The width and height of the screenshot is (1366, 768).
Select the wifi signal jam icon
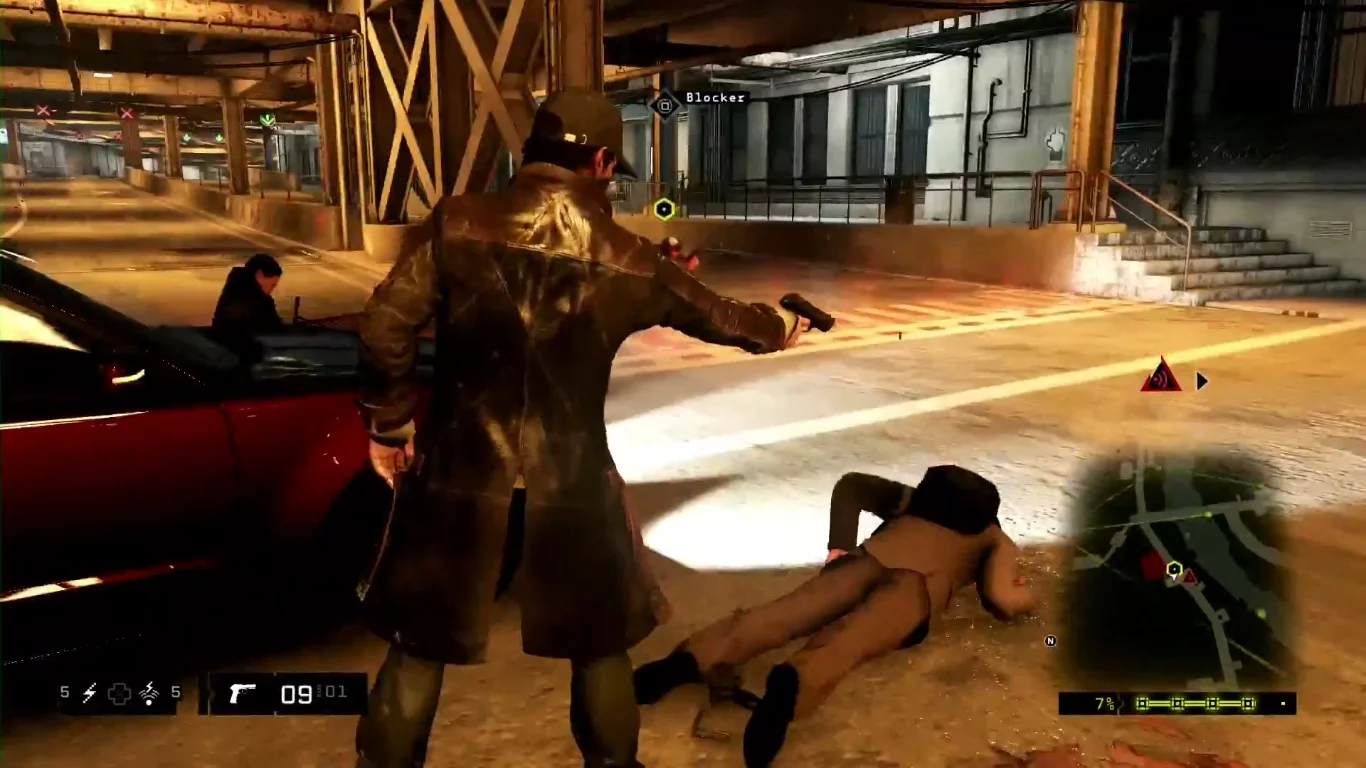point(150,692)
